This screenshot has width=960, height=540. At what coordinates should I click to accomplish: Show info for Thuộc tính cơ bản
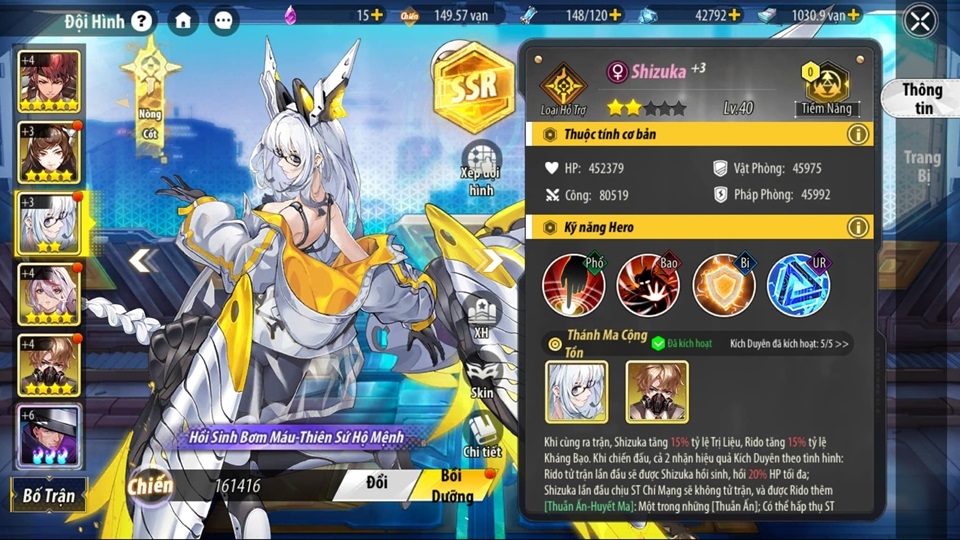(857, 134)
